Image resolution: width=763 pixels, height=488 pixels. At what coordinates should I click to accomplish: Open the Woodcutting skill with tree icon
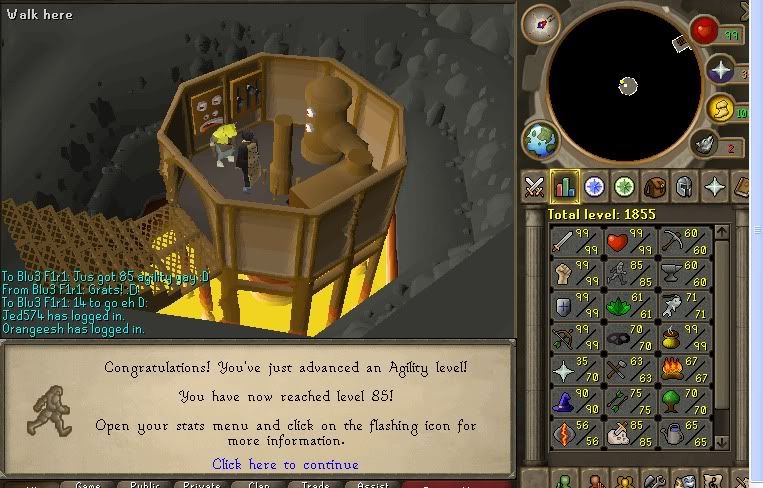point(683,400)
